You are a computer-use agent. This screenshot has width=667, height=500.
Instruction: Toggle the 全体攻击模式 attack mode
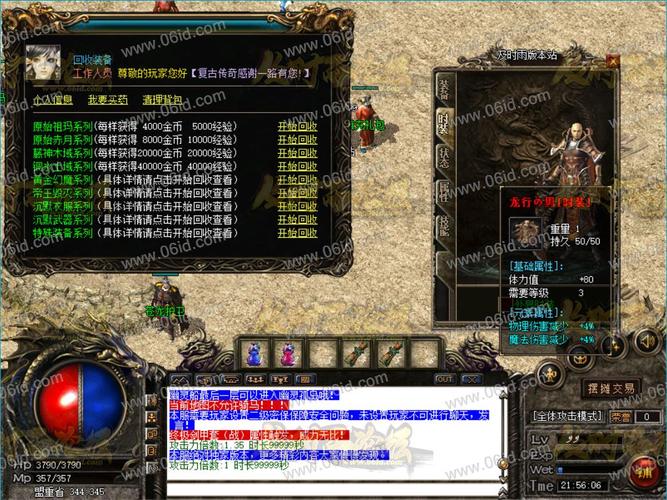click(566, 416)
